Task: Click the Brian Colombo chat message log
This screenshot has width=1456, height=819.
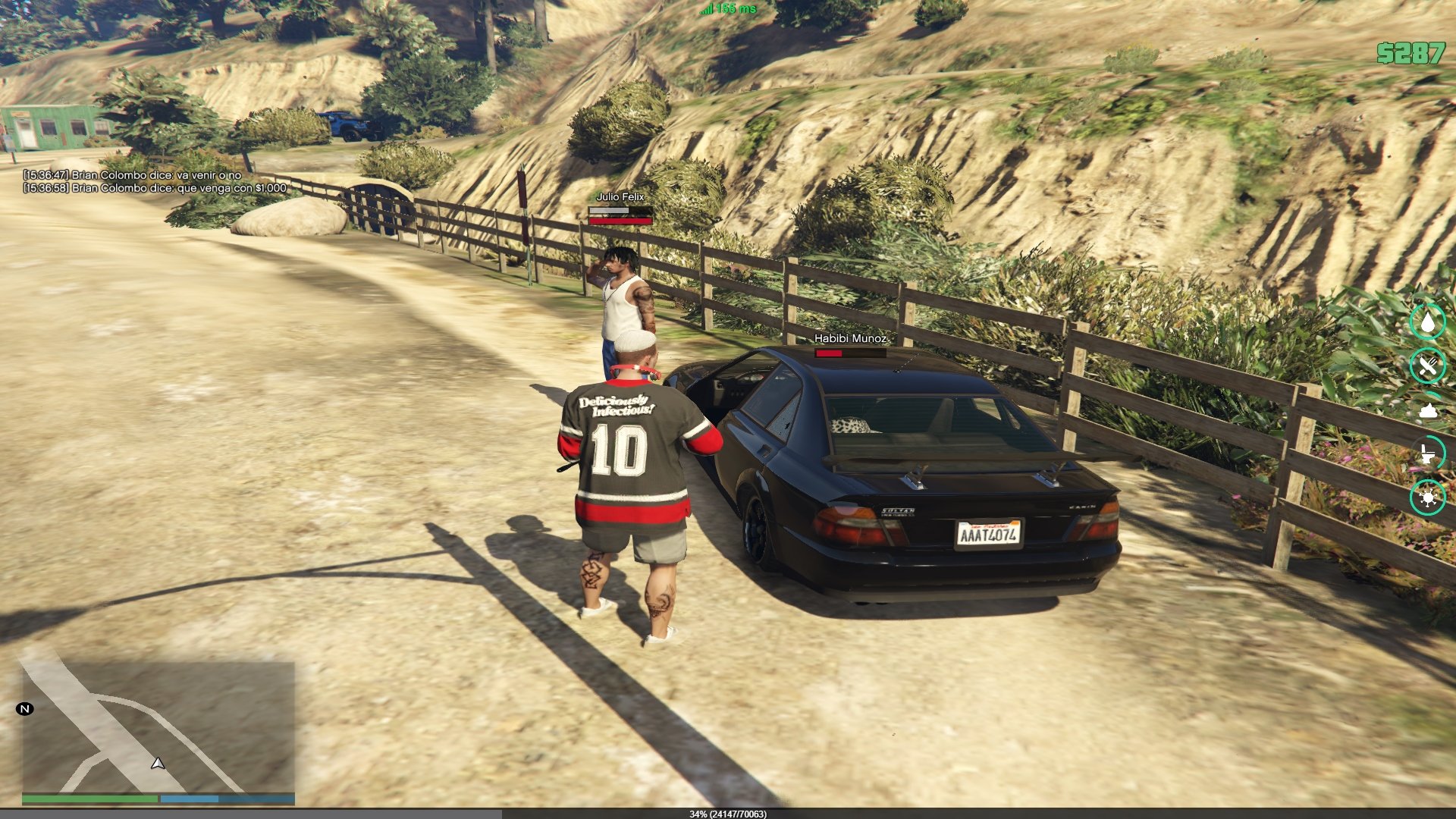Action: [155, 181]
